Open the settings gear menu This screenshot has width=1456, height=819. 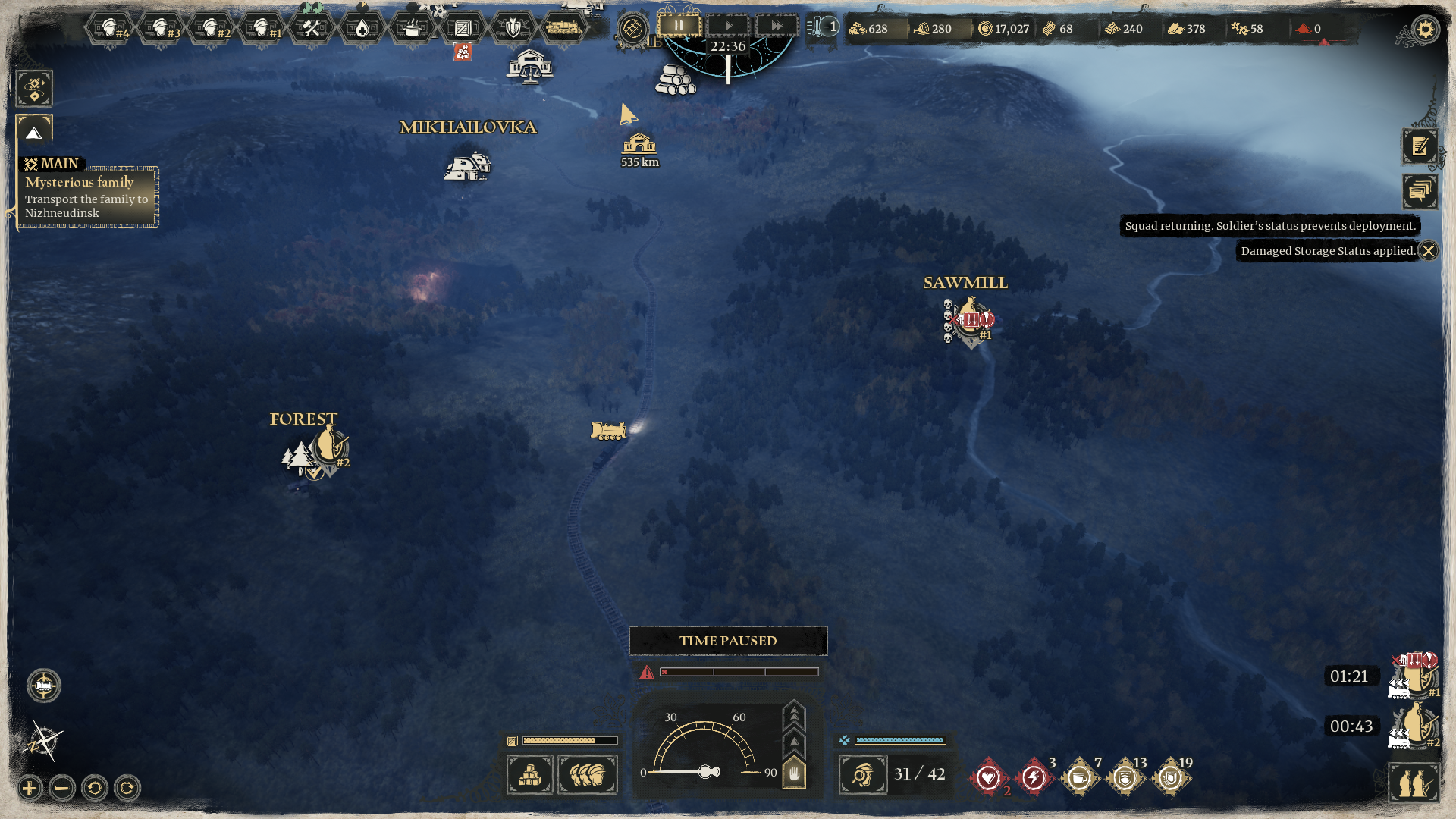(x=1425, y=30)
